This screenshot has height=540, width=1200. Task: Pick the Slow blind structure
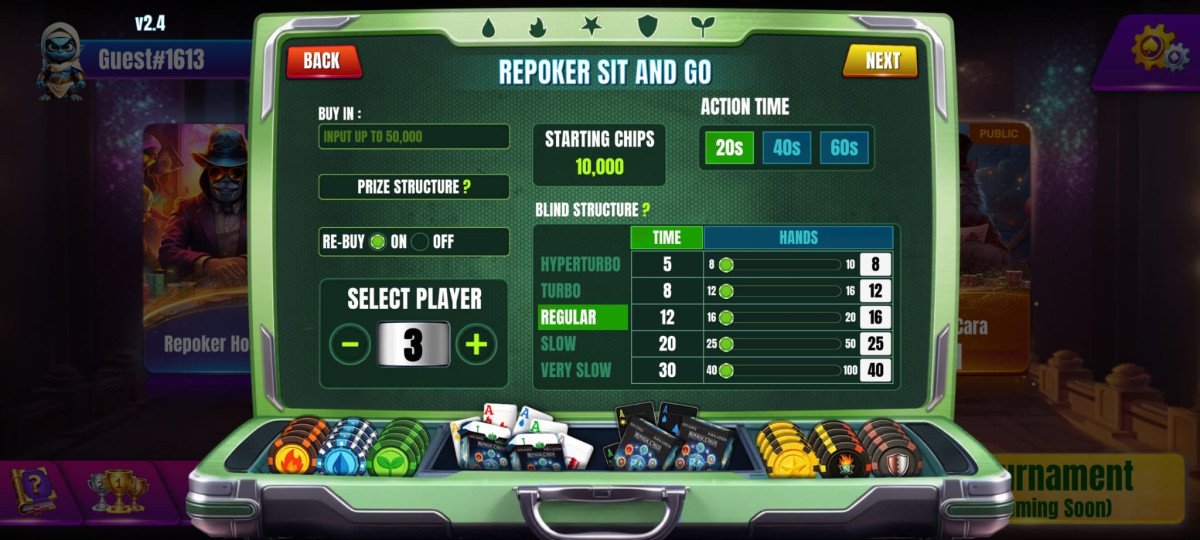[x=558, y=344]
